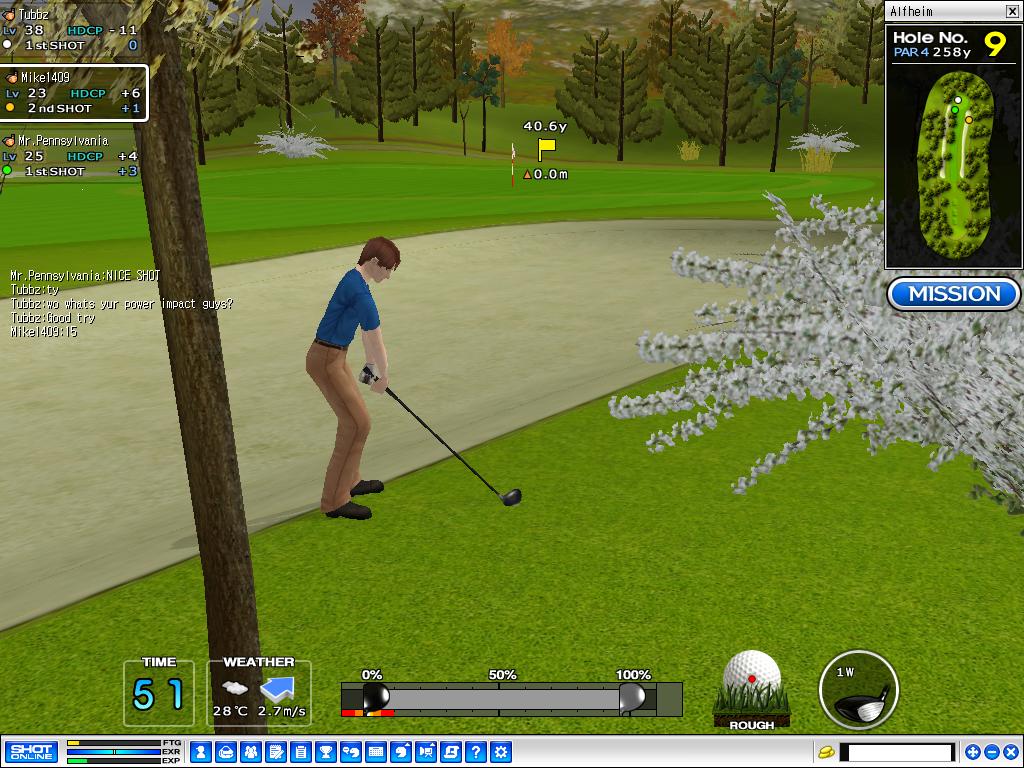Click the blue minimize minus button

991,752
